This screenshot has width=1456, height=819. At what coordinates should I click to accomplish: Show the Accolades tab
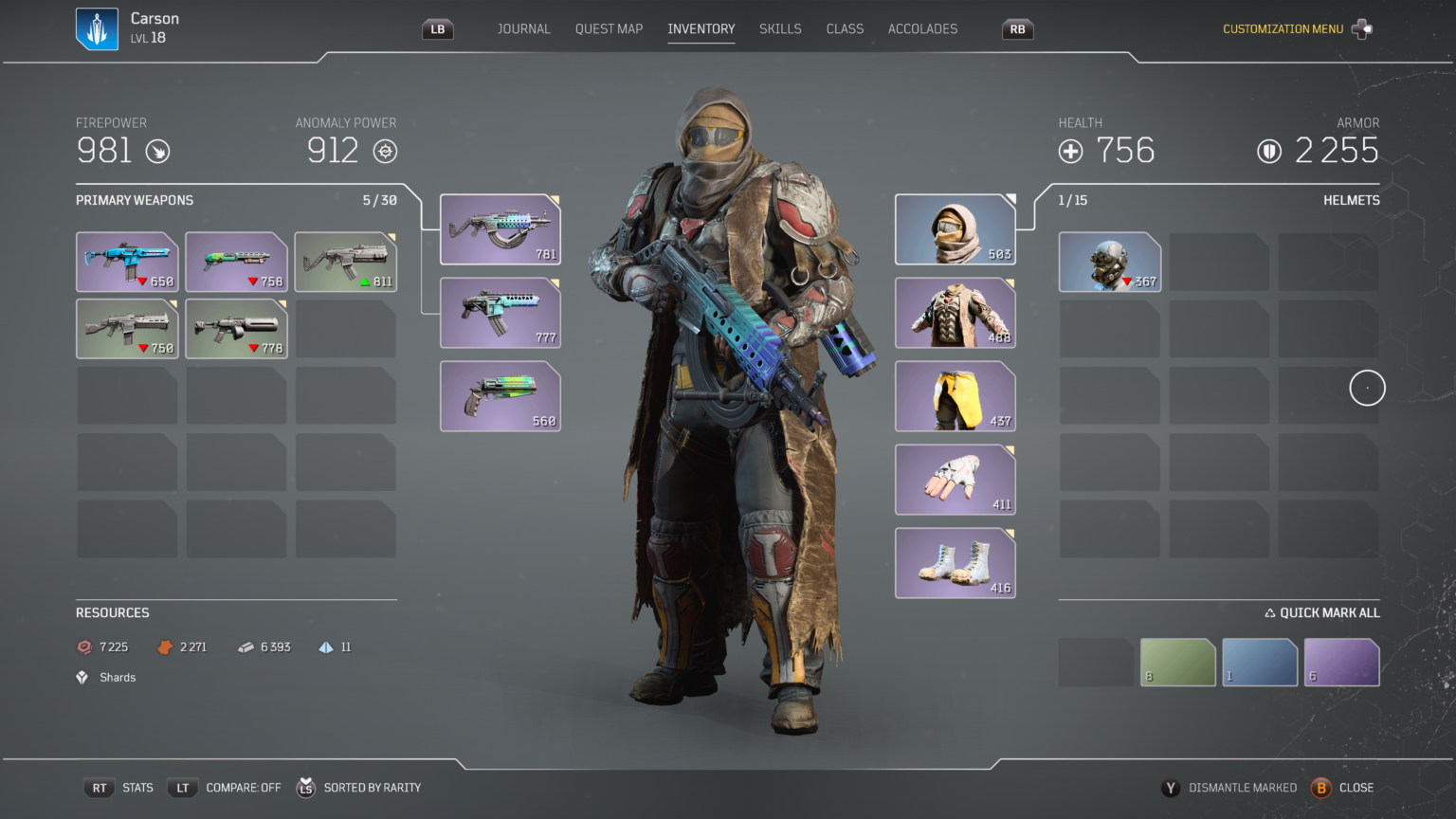[922, 29]
